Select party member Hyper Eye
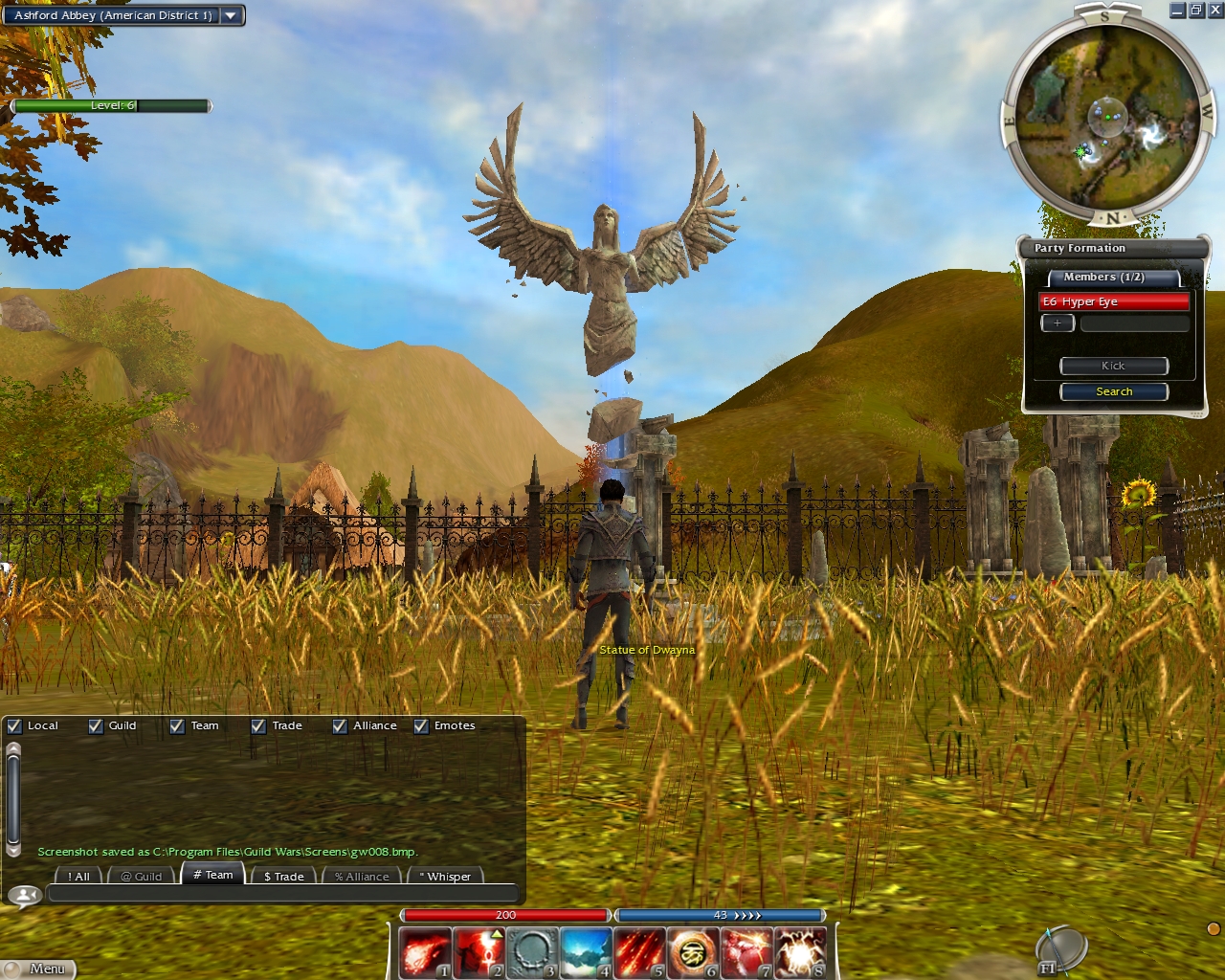Image resolution: width=1225 pixels, height=980 pixels. pos(1114,301)
